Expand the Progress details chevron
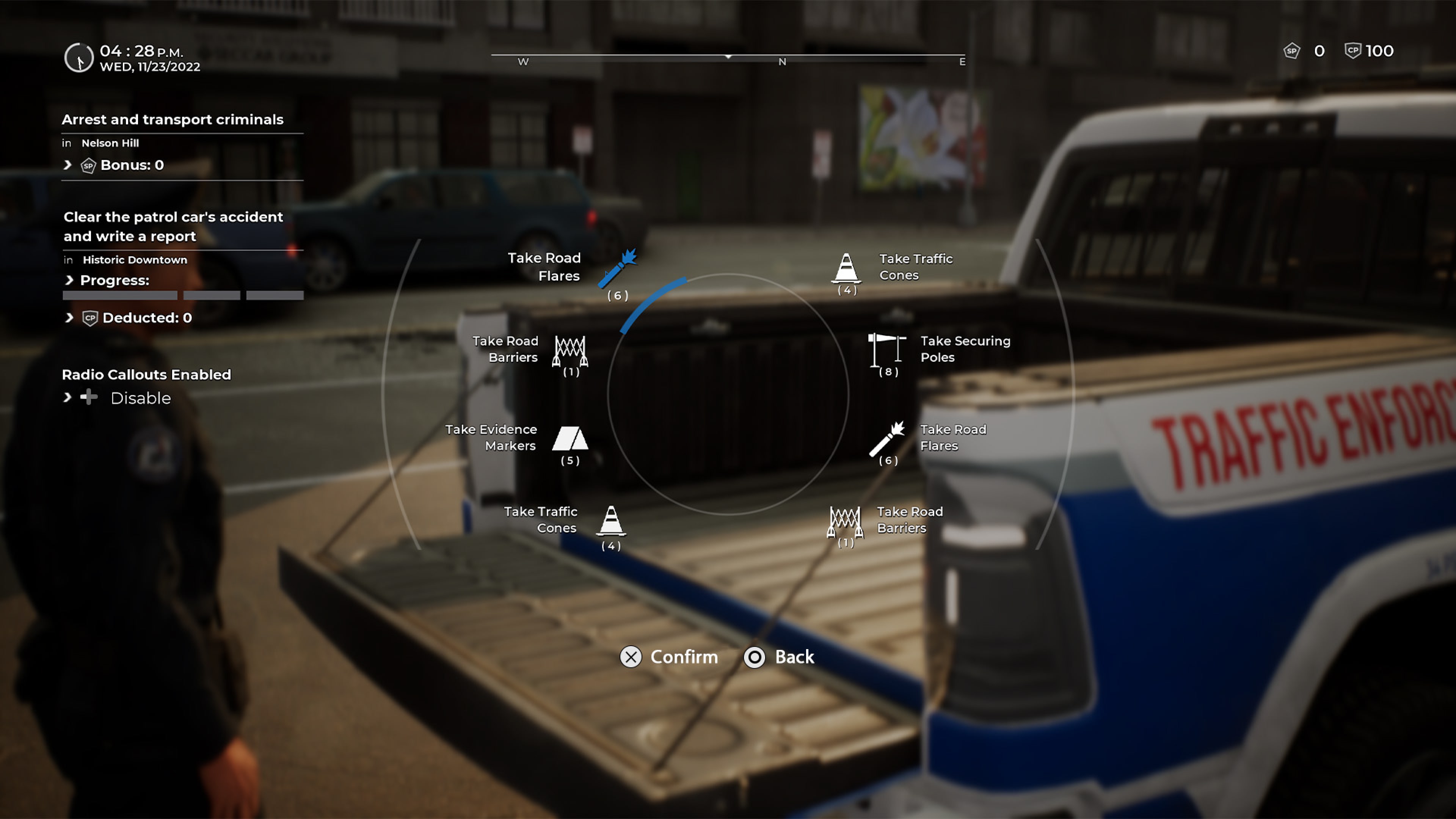 [69, 280]
